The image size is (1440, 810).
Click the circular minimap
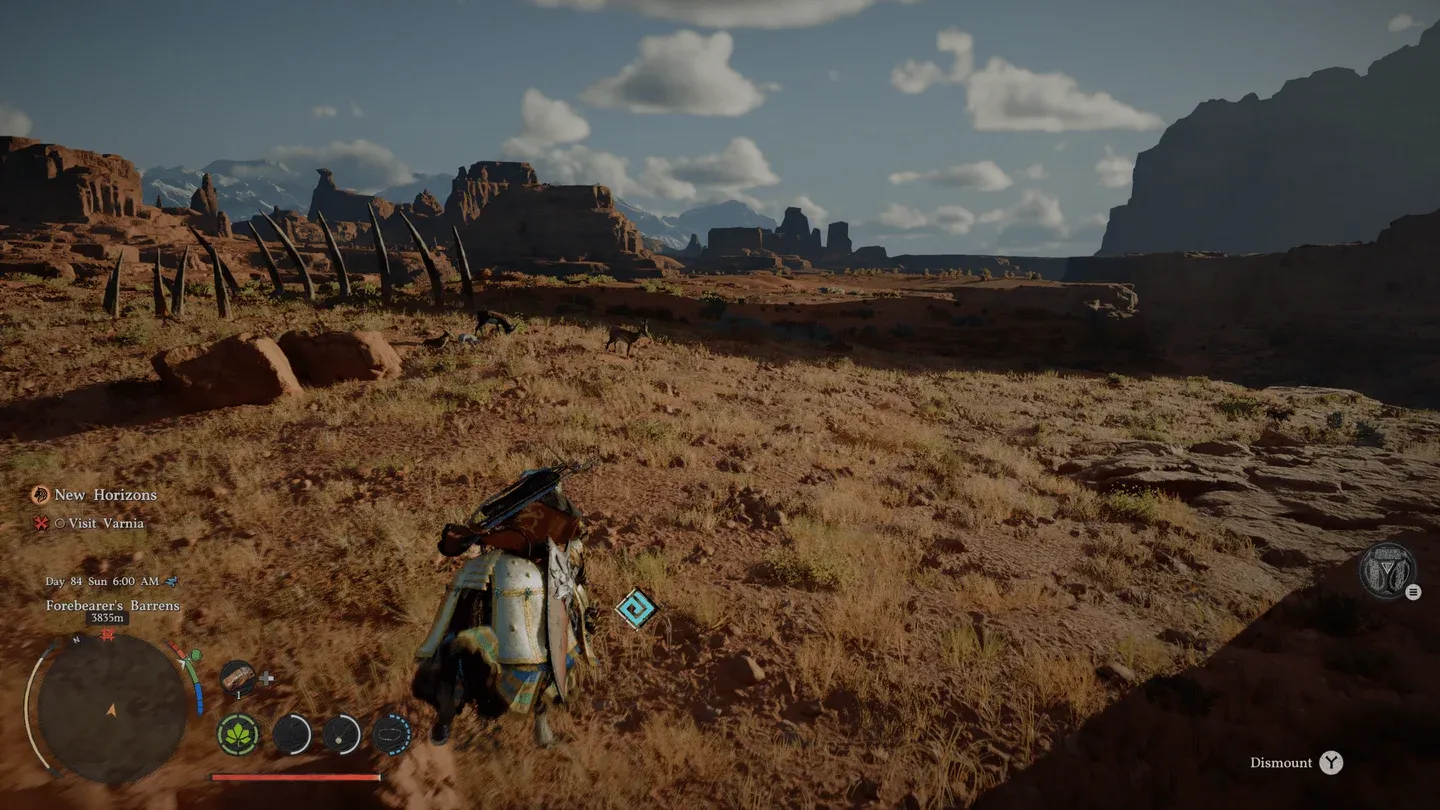coord(112,708)
